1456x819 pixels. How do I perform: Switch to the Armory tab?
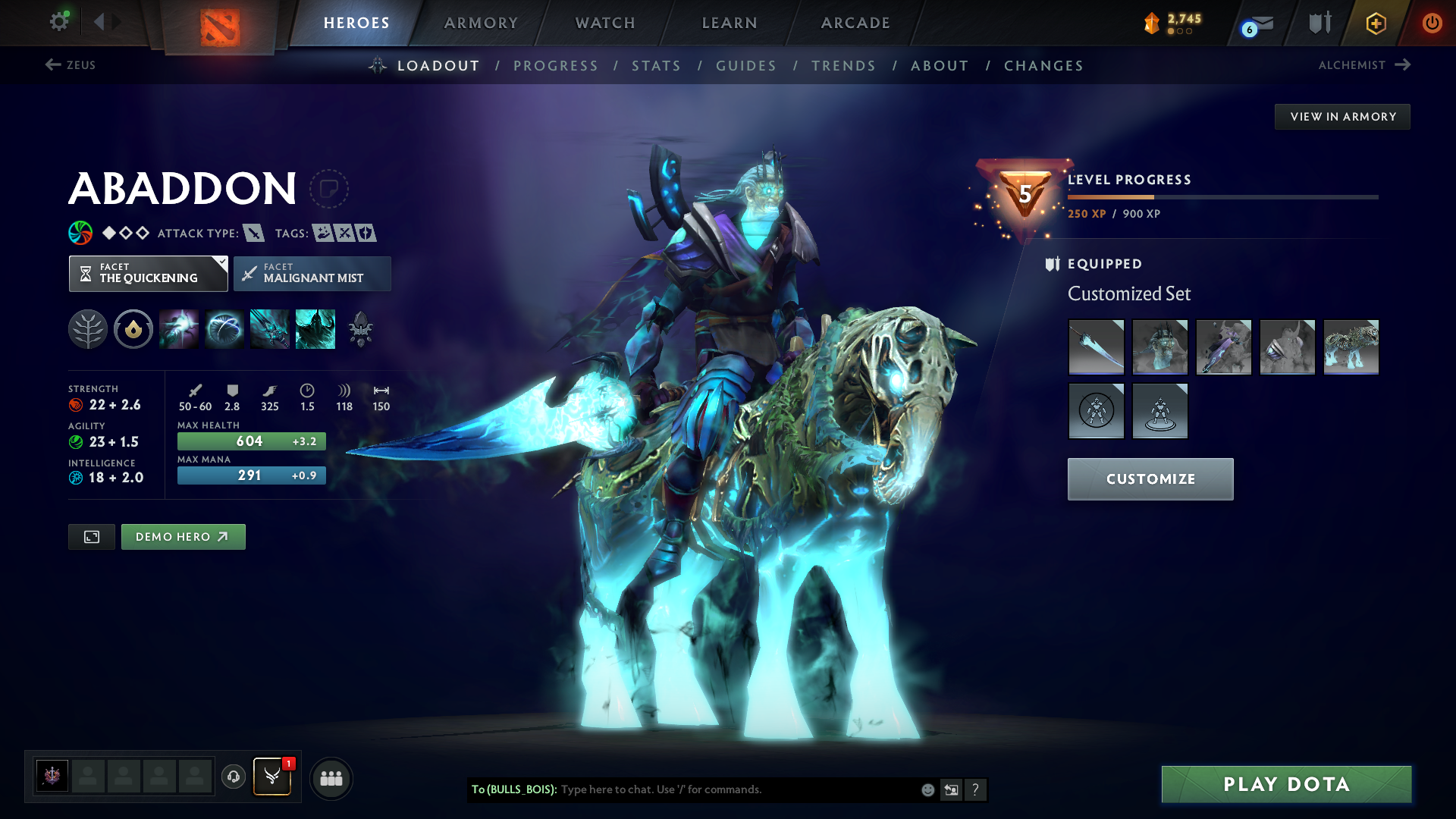click(481, 23)
